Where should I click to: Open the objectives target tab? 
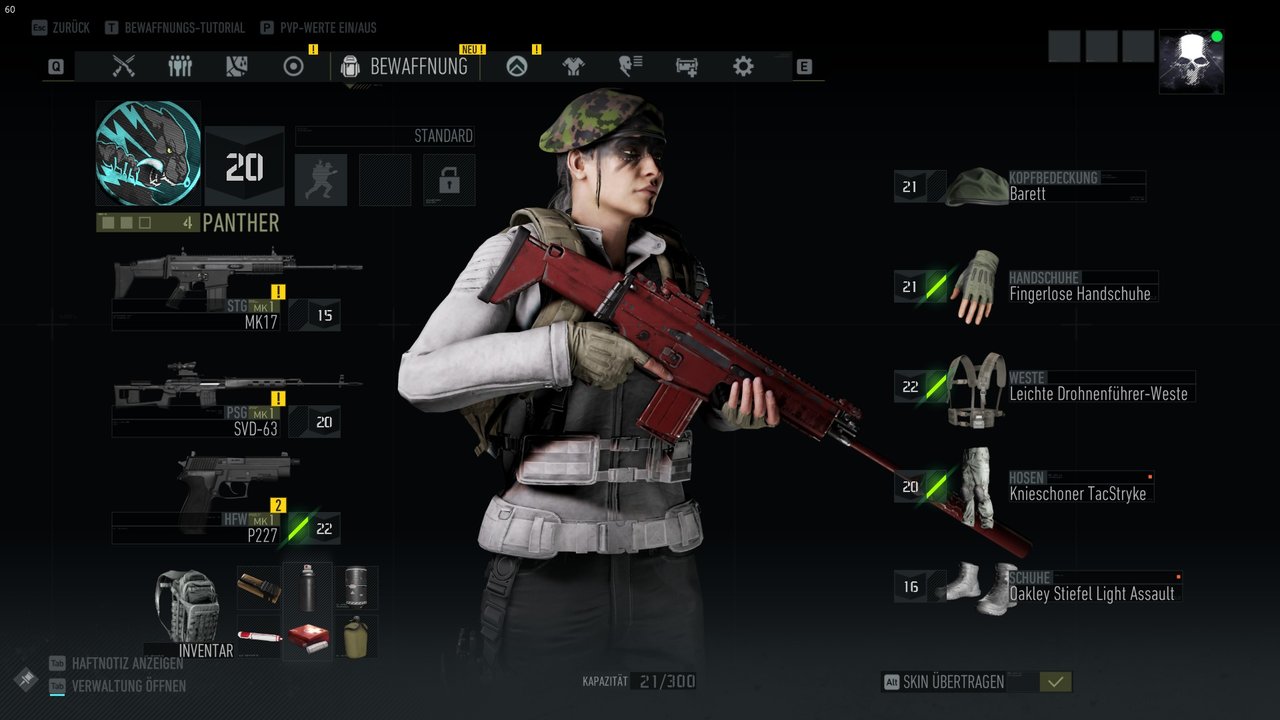[293, 67]
